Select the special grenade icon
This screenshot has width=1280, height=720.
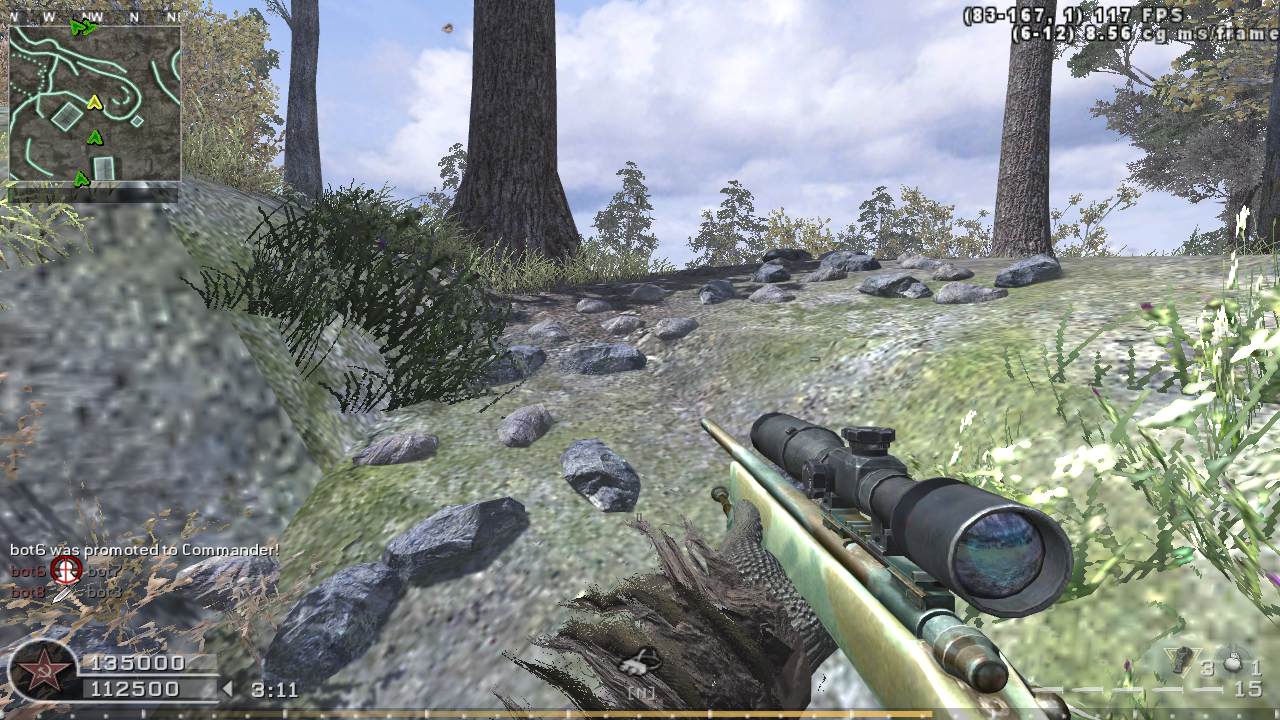click(1181, 660)
